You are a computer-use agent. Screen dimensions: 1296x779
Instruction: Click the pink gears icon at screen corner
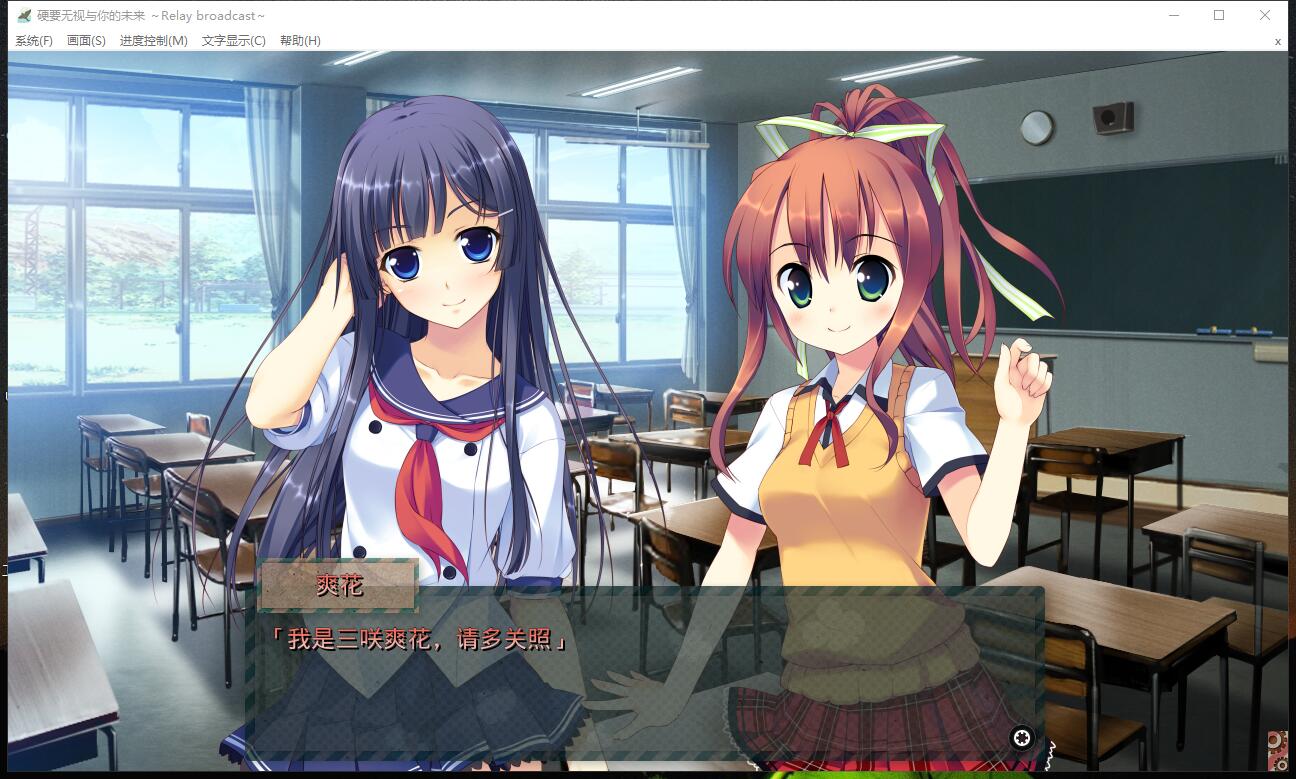(1277, 747)
